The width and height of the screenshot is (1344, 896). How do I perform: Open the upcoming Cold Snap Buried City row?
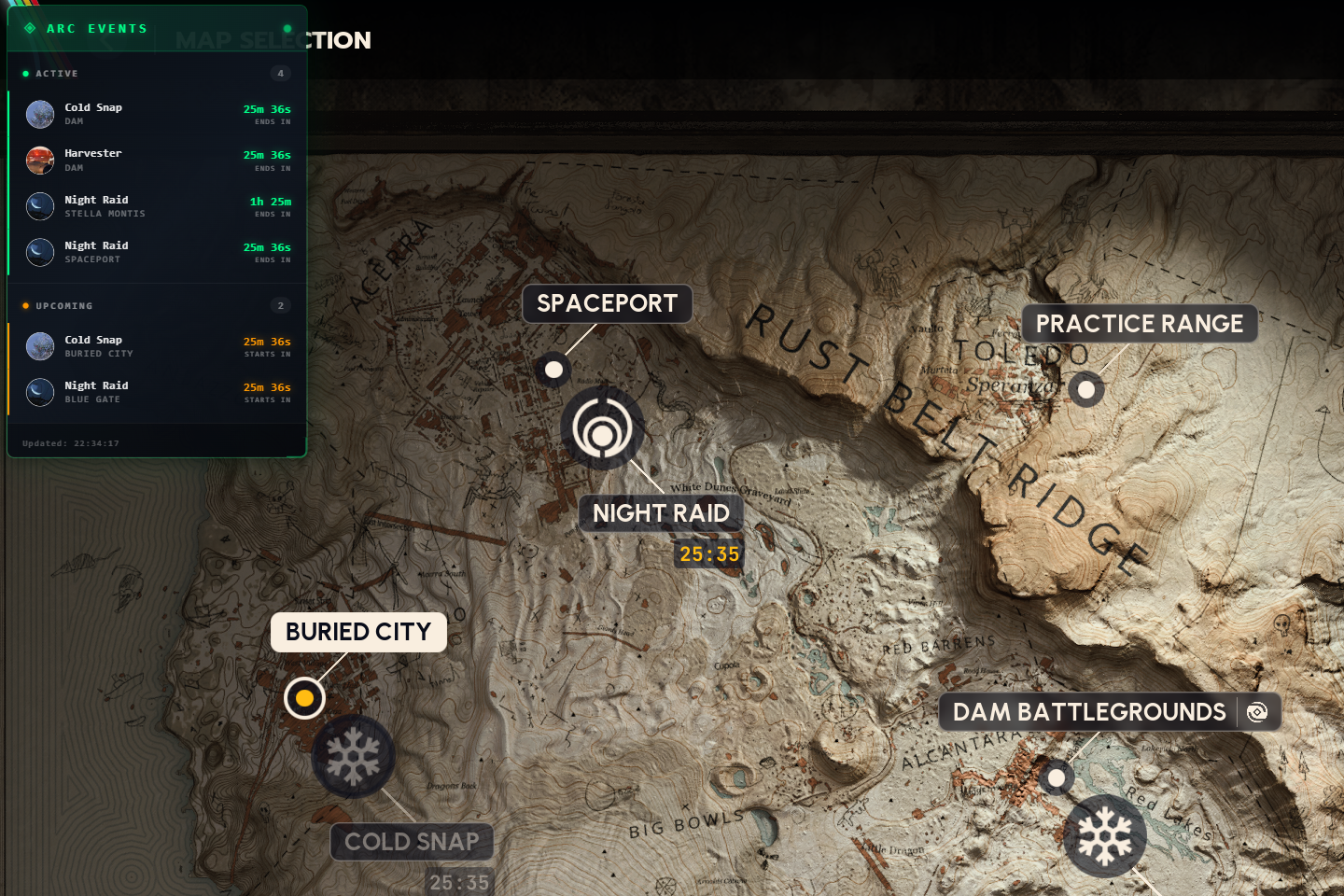point(158,346)
